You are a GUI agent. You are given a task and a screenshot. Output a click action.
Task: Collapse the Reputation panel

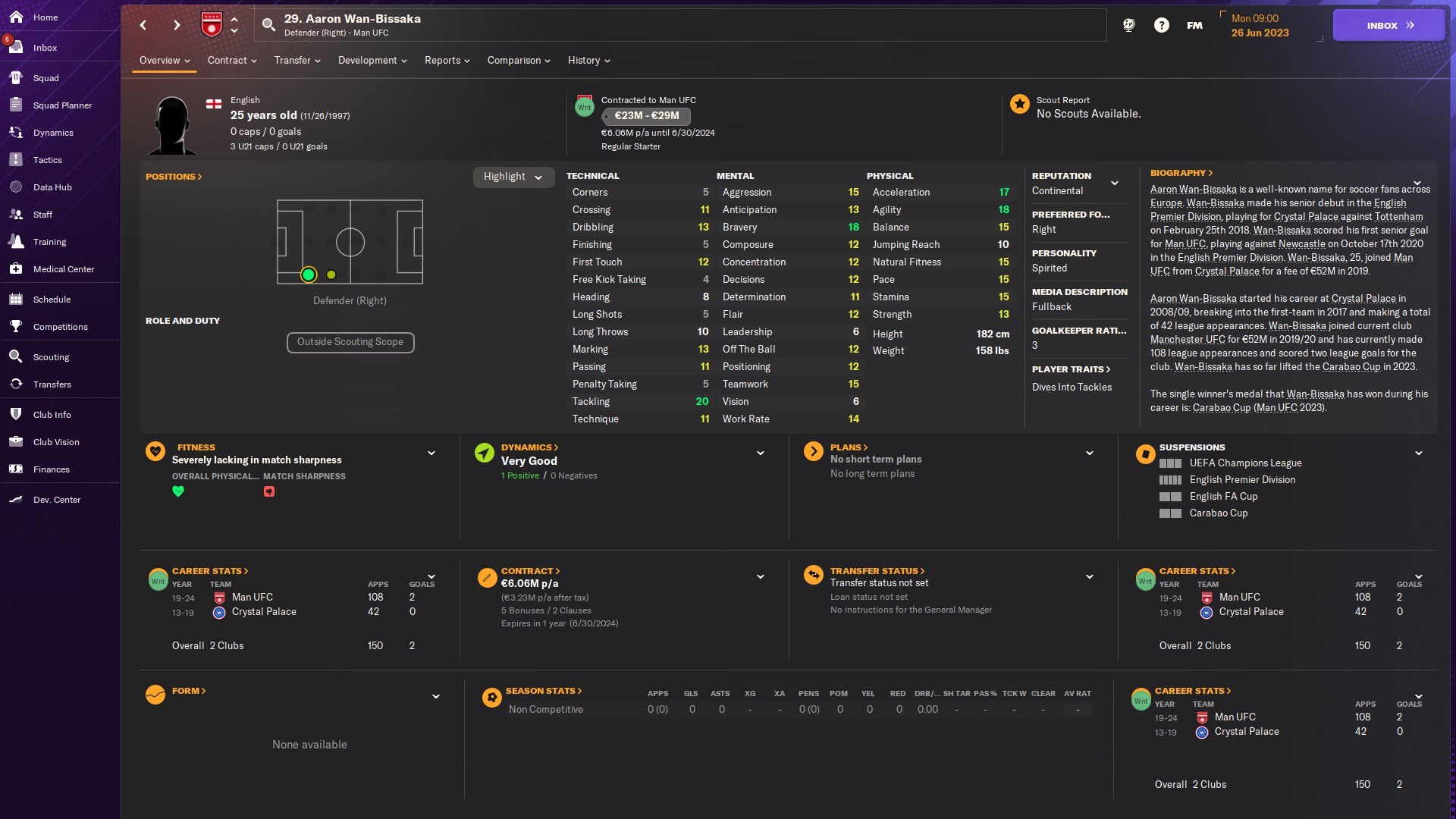coord(1115,183)
